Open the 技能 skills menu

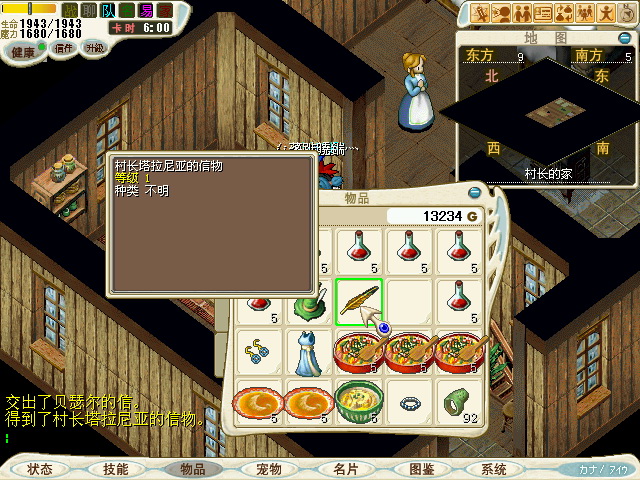(x=115, y=468)
